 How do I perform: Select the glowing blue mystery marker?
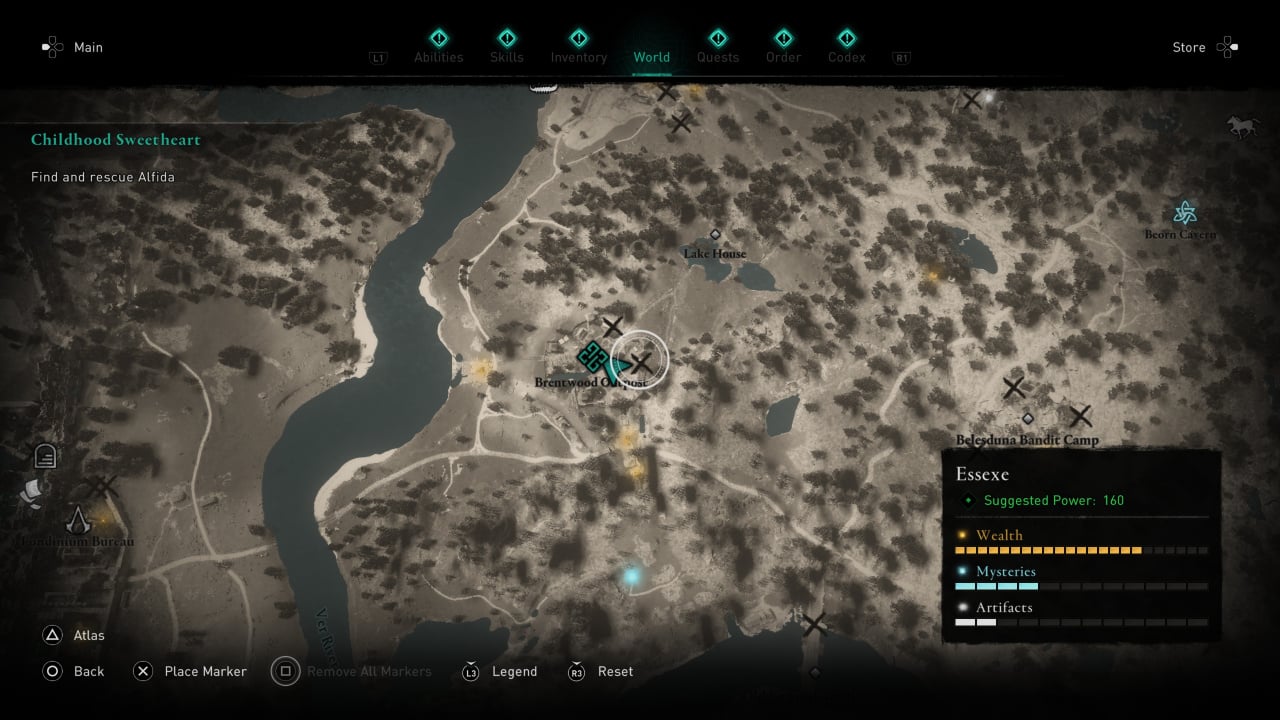pyautogui.click(x=631, y=576)
